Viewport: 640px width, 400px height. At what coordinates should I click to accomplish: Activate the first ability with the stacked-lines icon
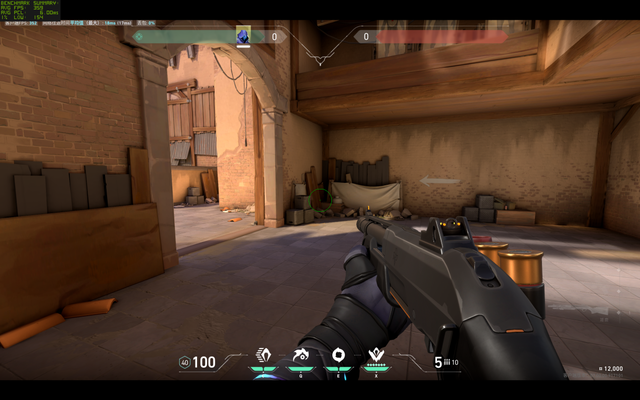pos(264,355)
